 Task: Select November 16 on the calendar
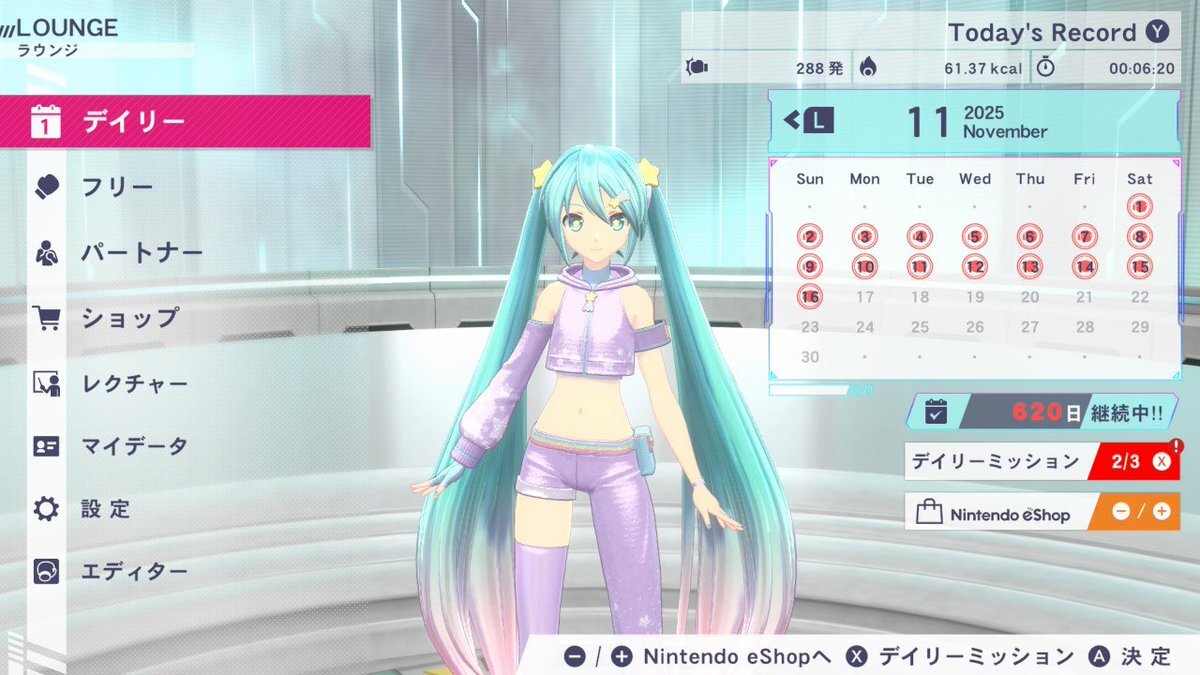810,297
